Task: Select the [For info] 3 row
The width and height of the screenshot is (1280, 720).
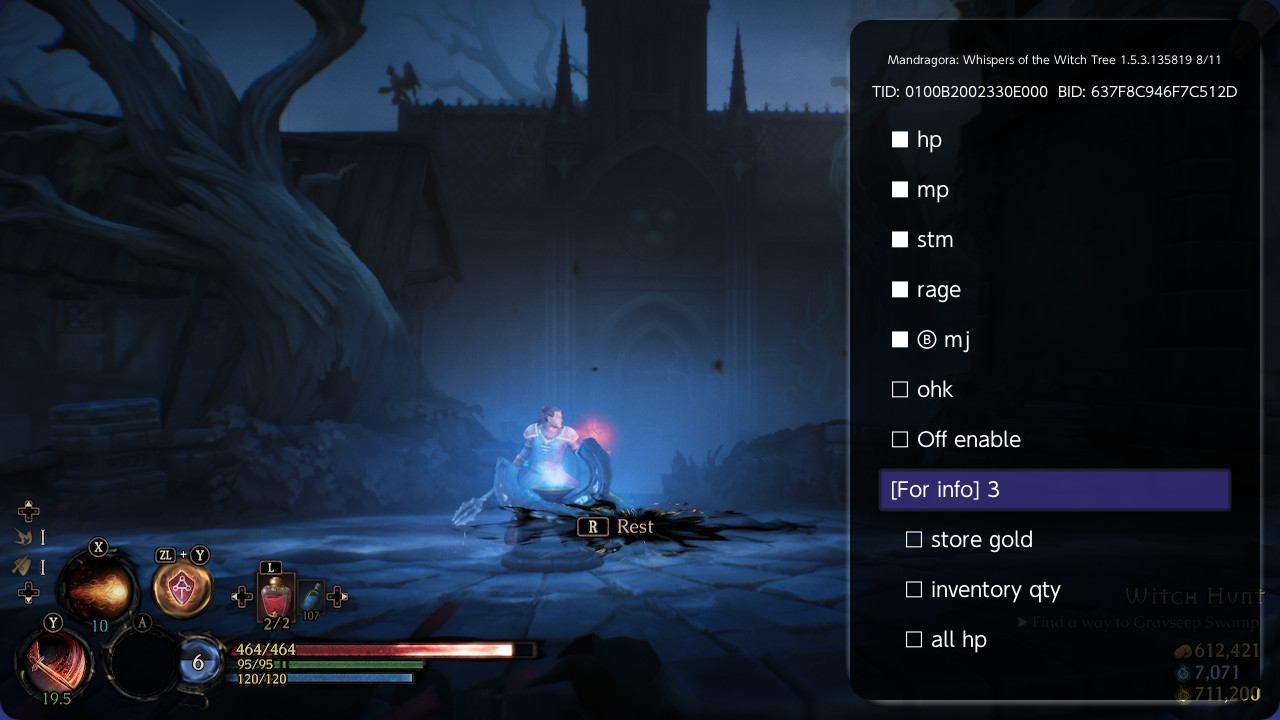Action: 1054,490
